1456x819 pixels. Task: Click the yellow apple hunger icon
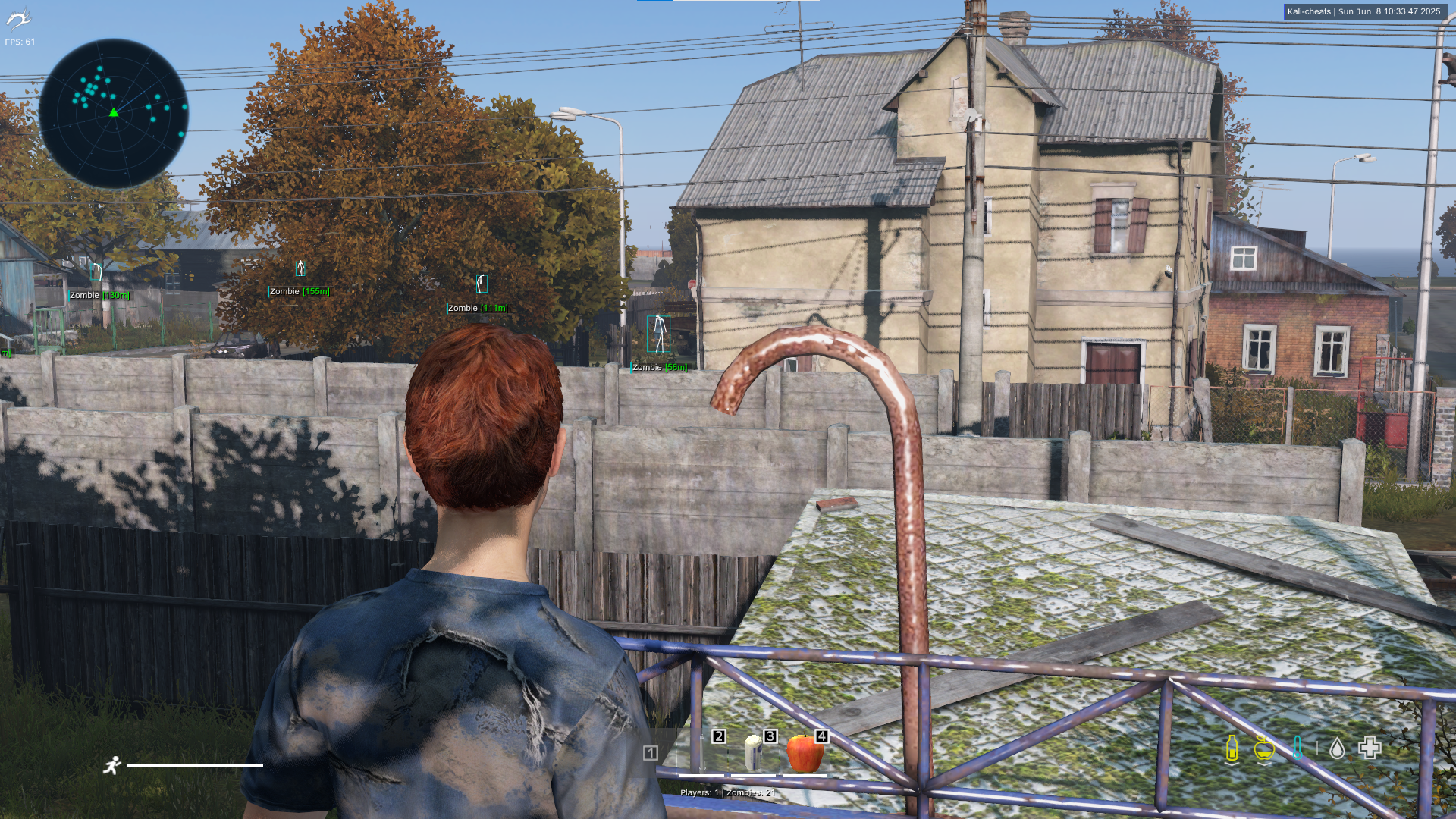pos(1263,748)
